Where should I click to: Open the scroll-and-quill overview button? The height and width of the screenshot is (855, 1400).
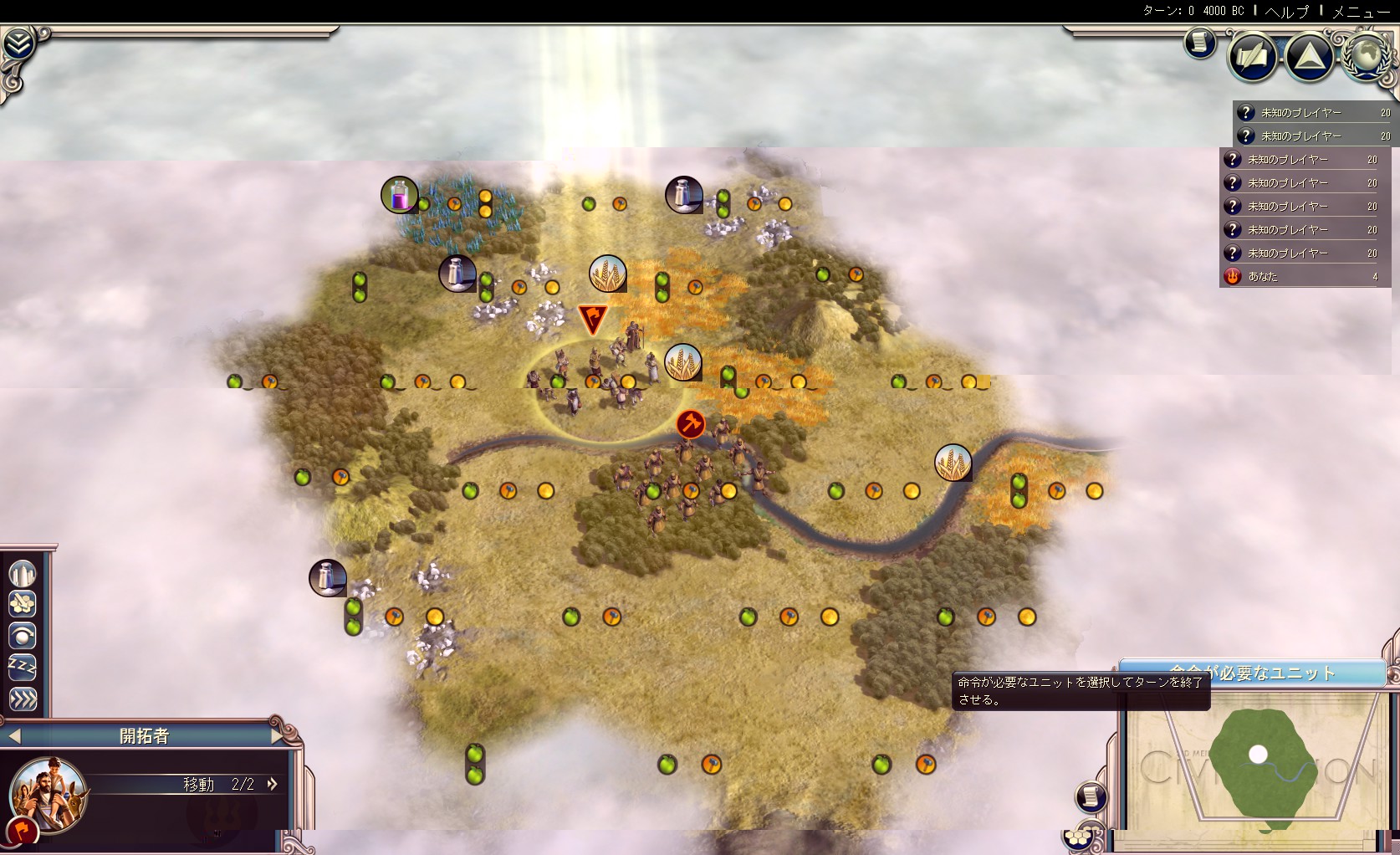1252,57
